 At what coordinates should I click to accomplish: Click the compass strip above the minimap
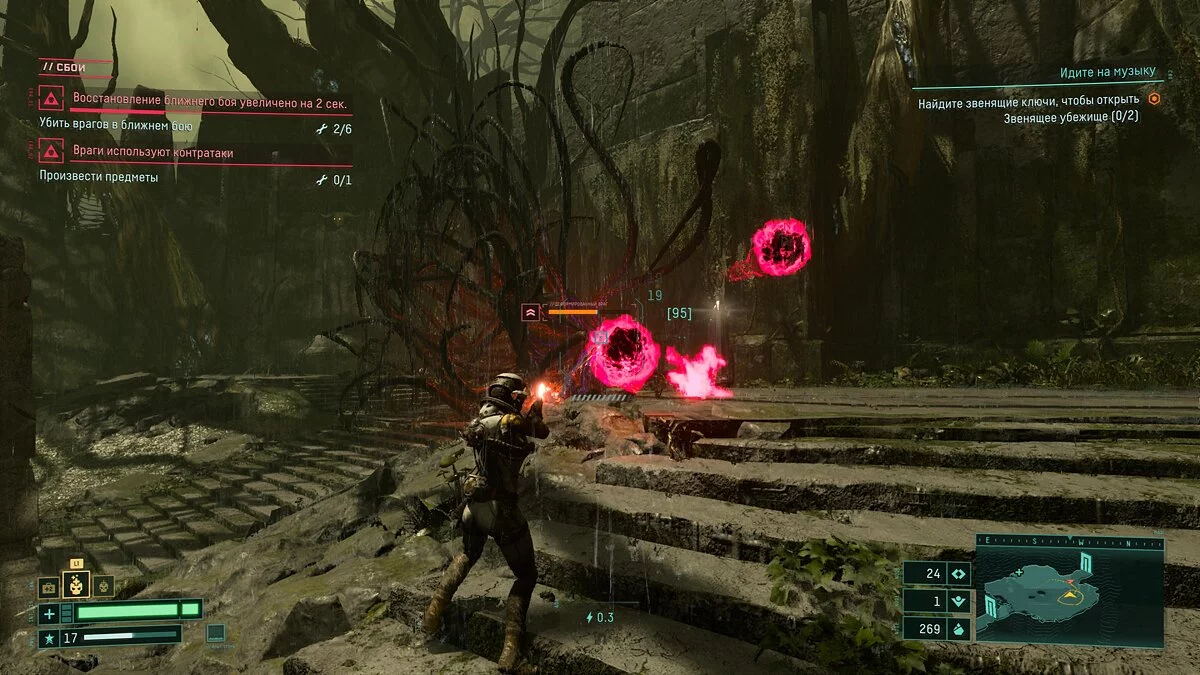click(1069, 542)
